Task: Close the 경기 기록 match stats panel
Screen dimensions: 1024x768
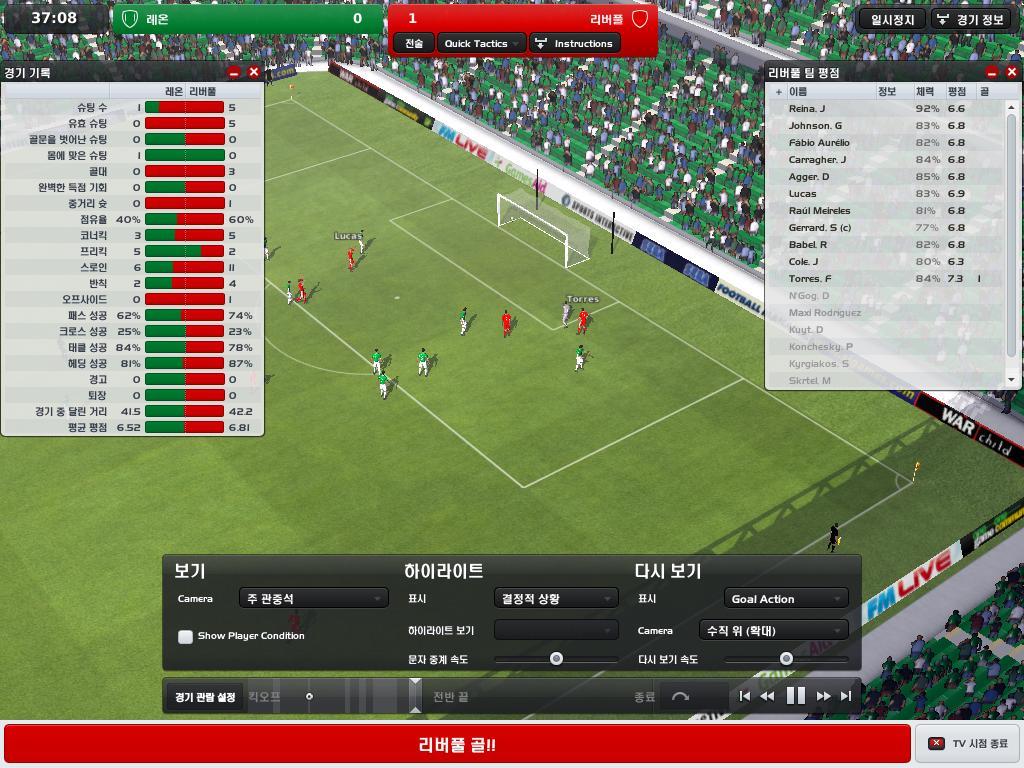Action: [x=254, y=72]
